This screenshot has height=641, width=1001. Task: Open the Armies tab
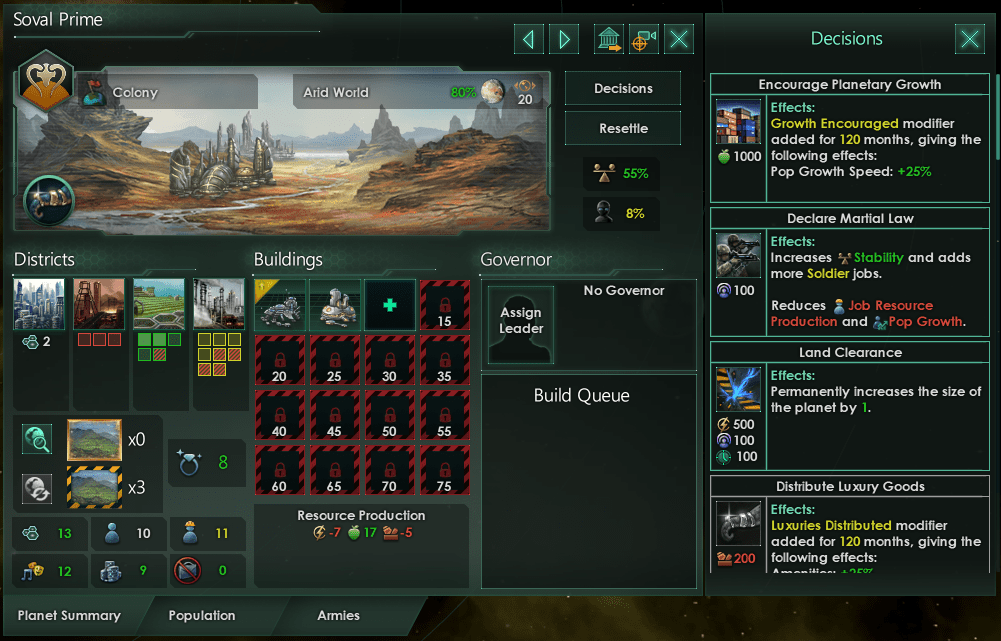coord(338,616)
